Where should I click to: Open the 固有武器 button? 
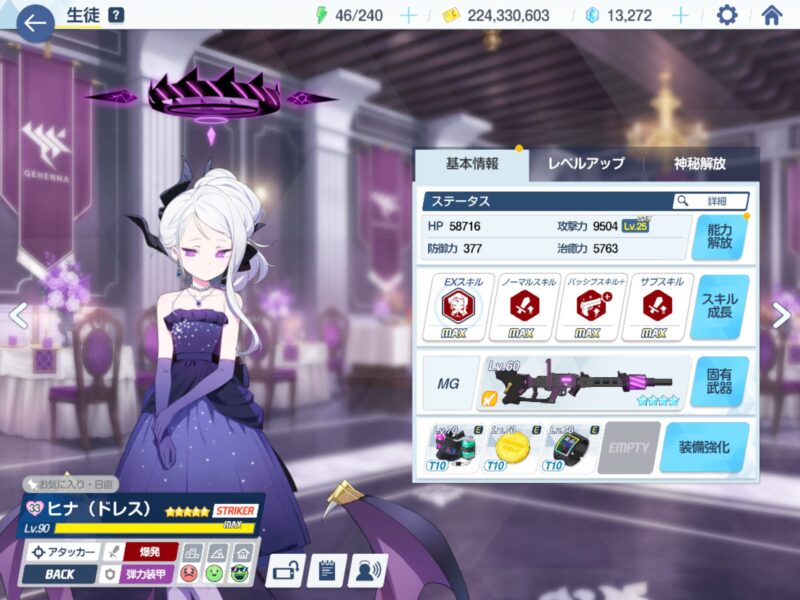719,381
